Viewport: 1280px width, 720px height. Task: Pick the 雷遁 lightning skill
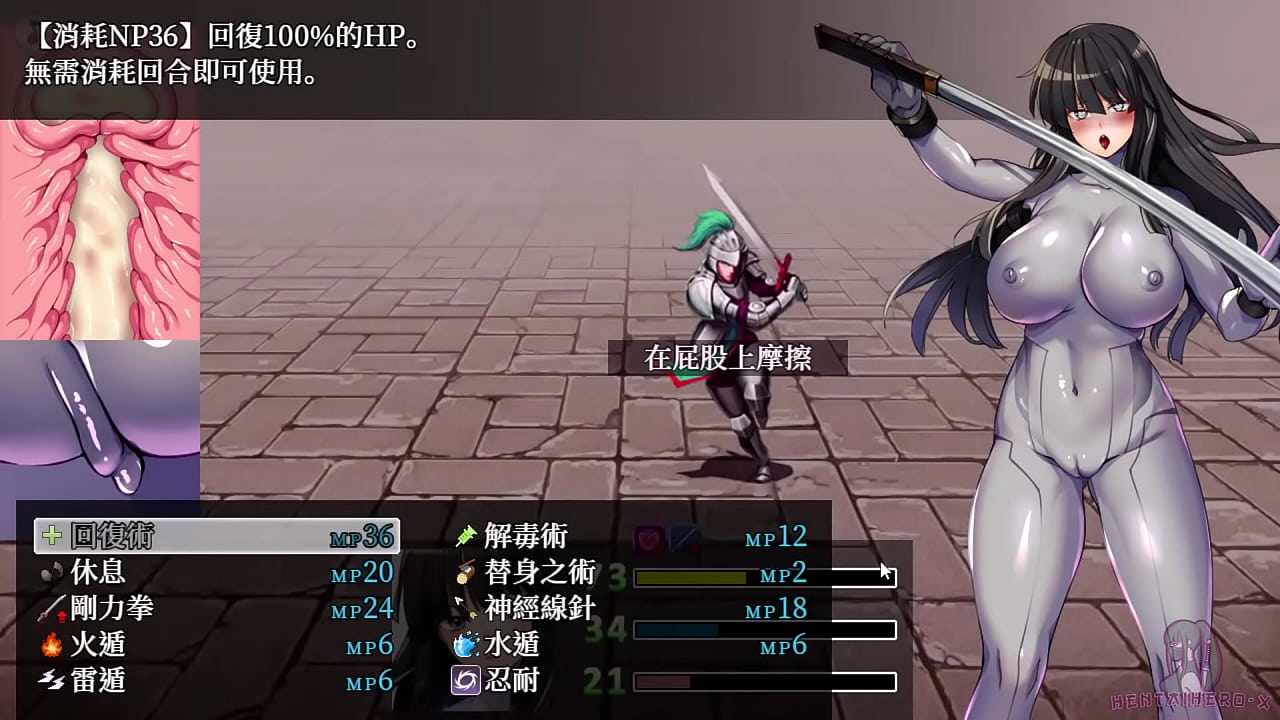pyautogui.click(x=216, y=681)
